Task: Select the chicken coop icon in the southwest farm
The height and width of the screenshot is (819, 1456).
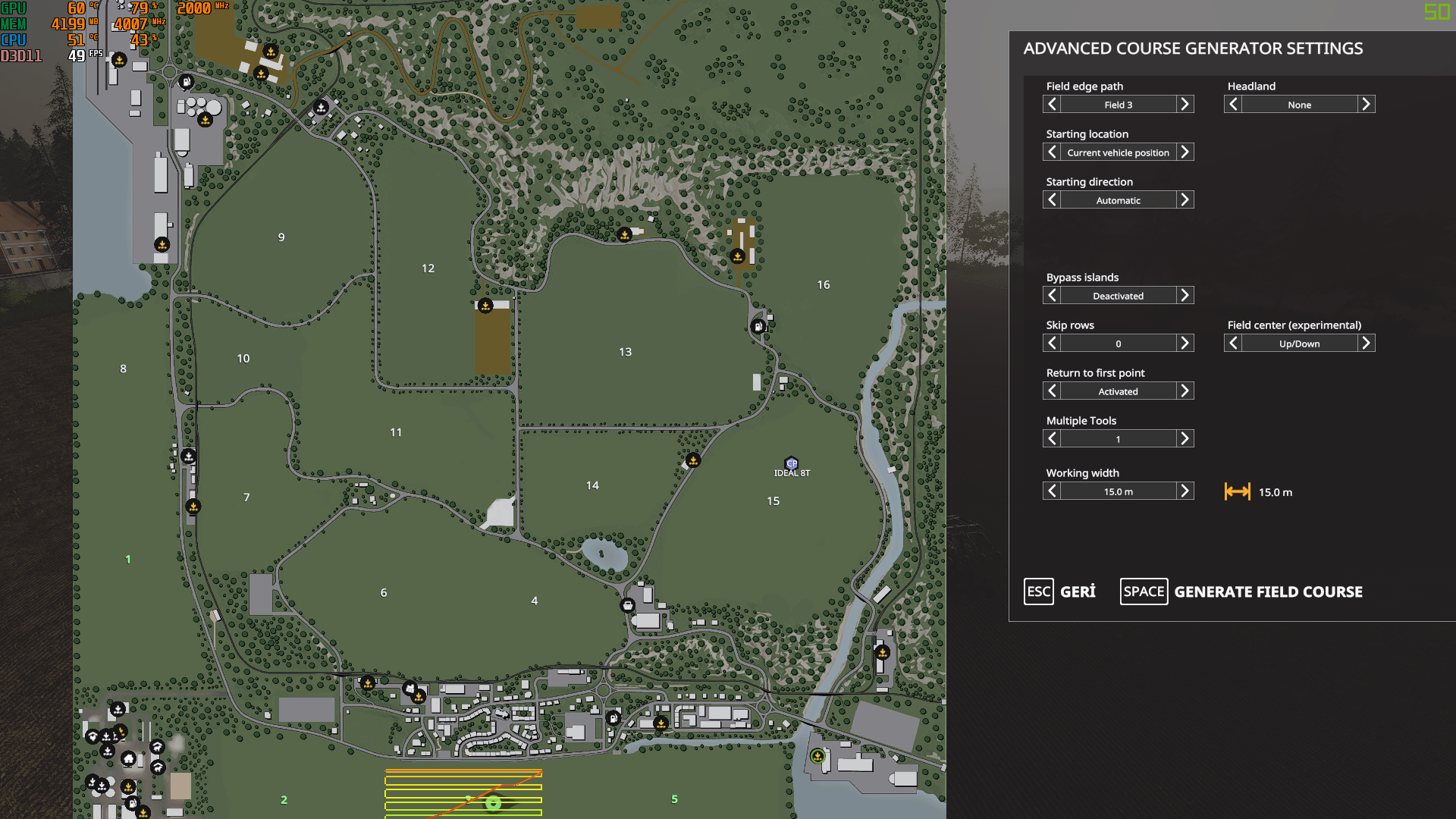Action: 93,736
